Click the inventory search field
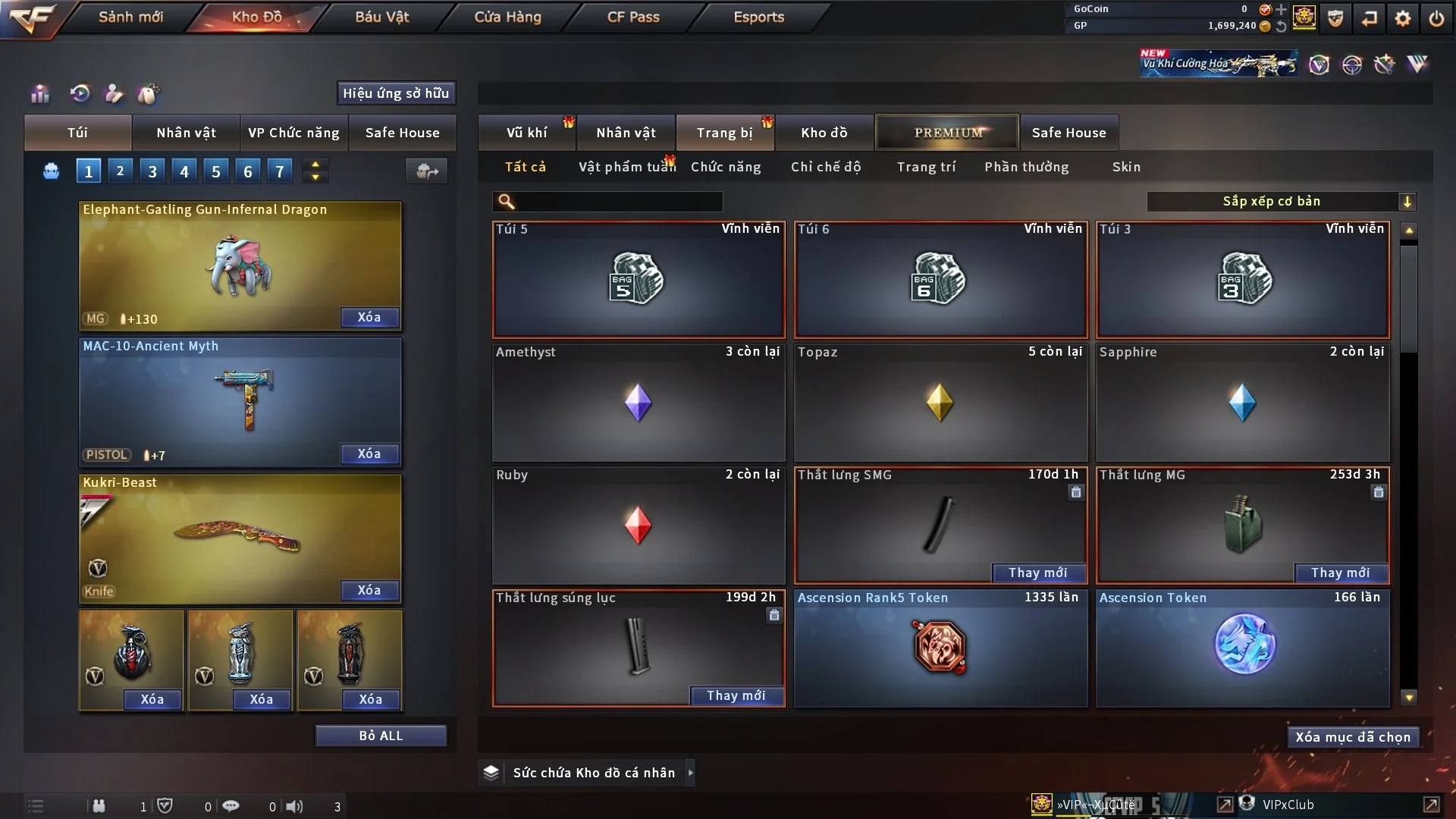The width and height of the screenshot is (1456, 819). point(618,202)
